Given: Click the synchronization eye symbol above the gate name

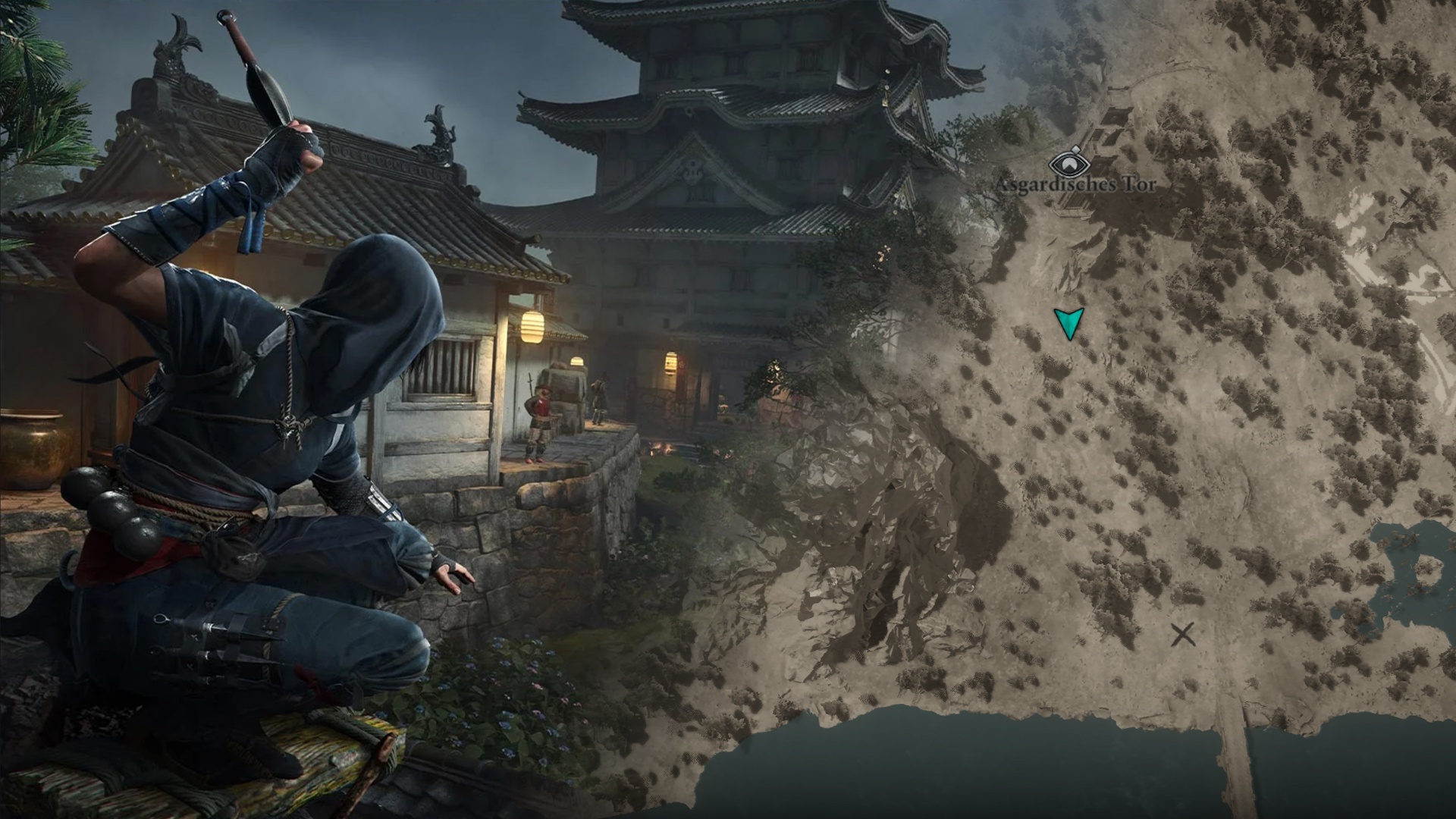Looking at the screenshot, I should coord(1070,165).
